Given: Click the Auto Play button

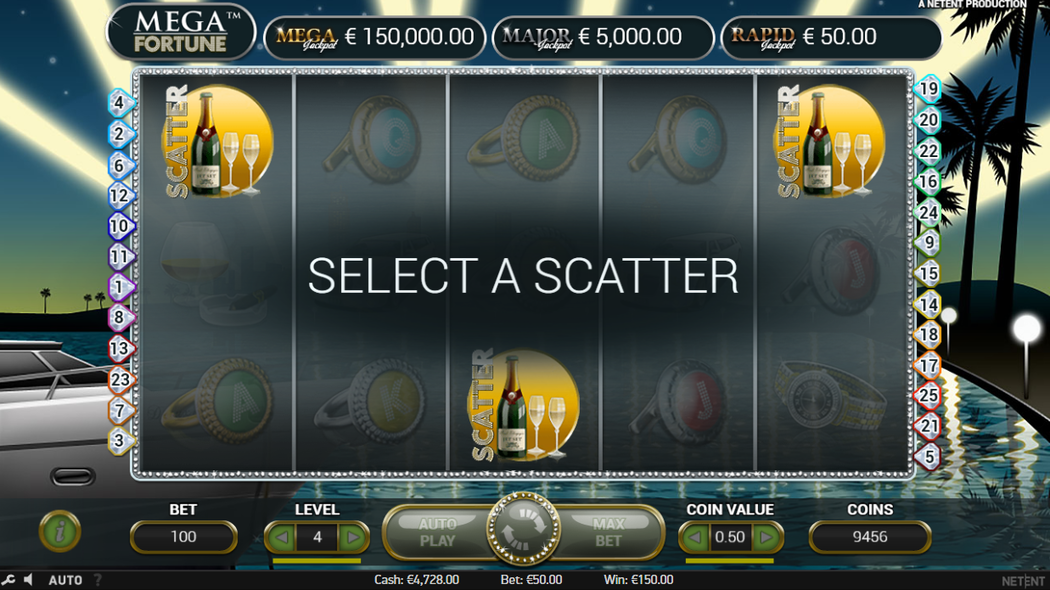Looking at the screenshot, I should tap(437, 532).
